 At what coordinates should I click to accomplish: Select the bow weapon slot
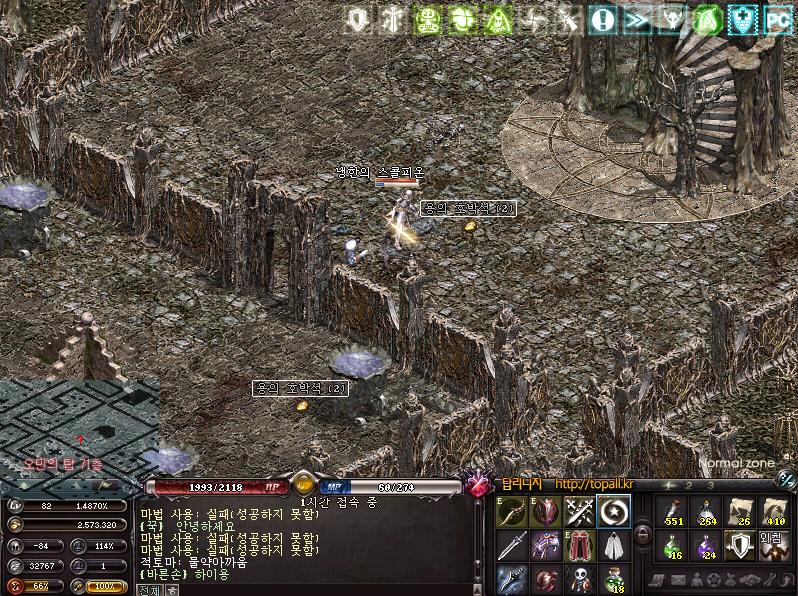point(511,512)
